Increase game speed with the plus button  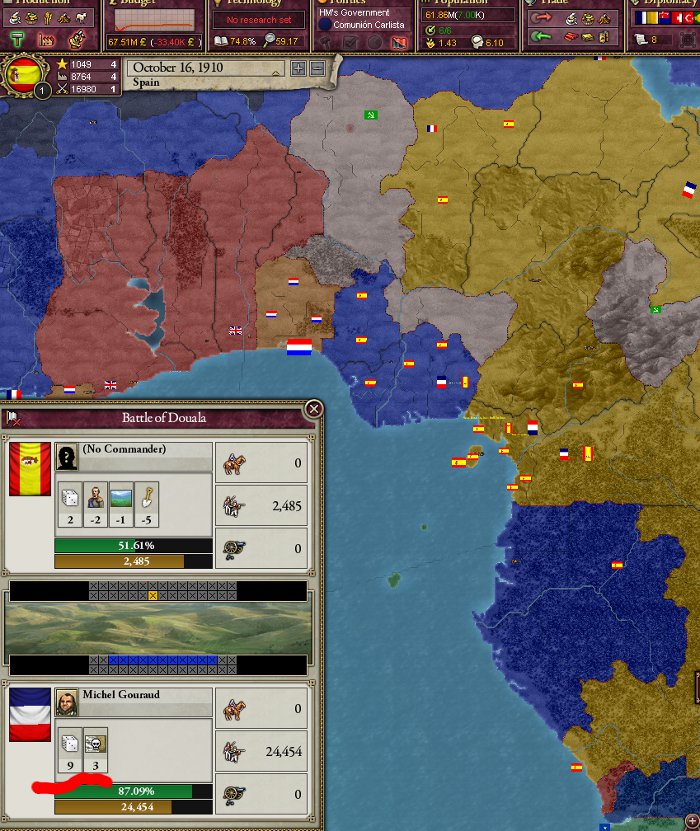(x=298, y=68)
